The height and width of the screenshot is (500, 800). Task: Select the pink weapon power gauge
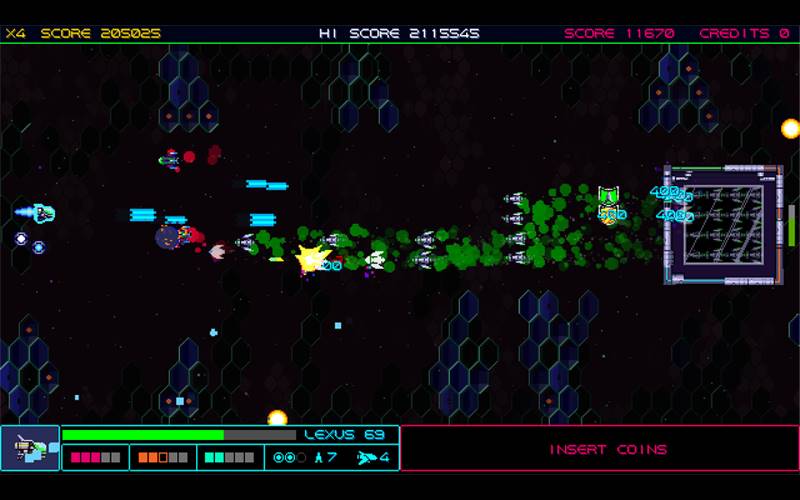95,458
